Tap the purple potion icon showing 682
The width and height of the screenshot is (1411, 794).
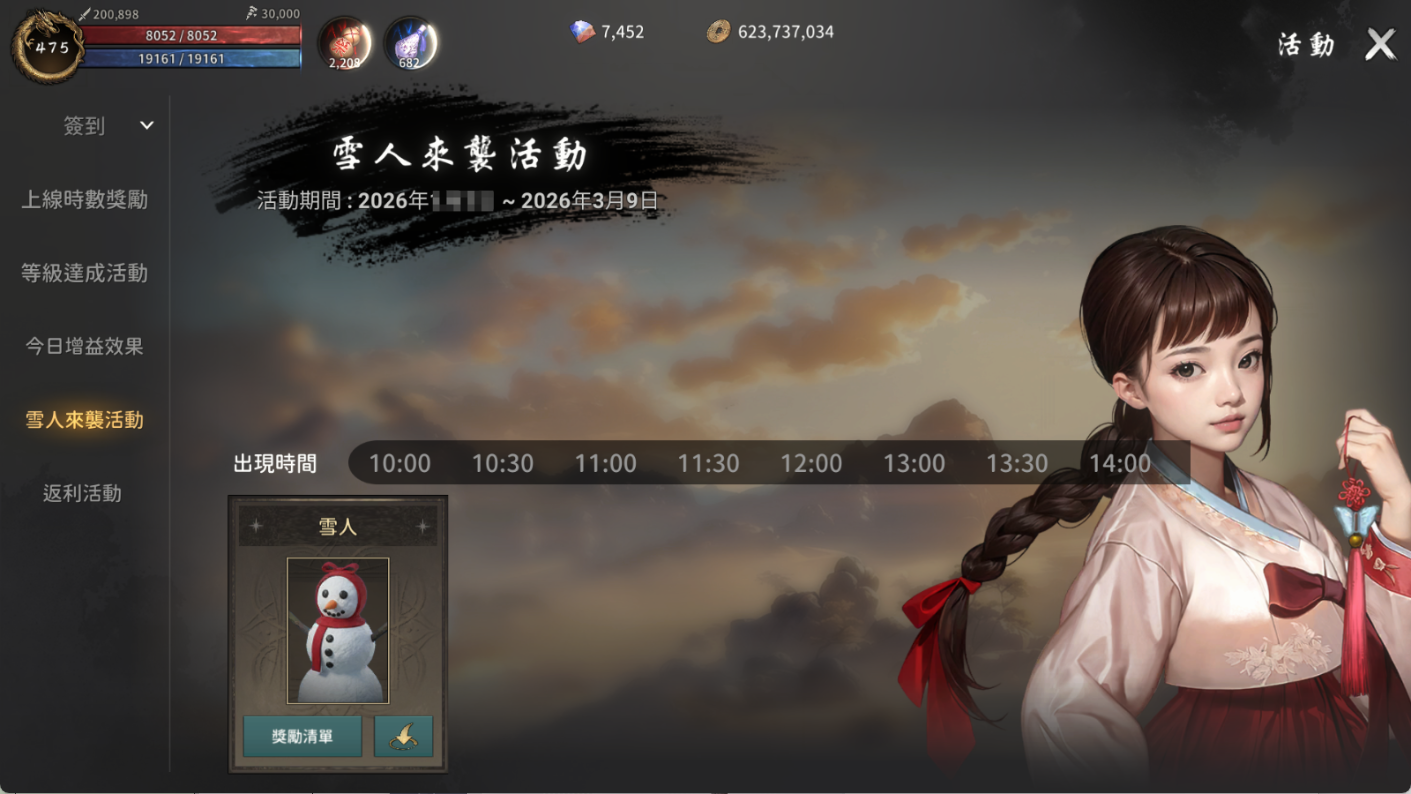click(x=410, y=44)
